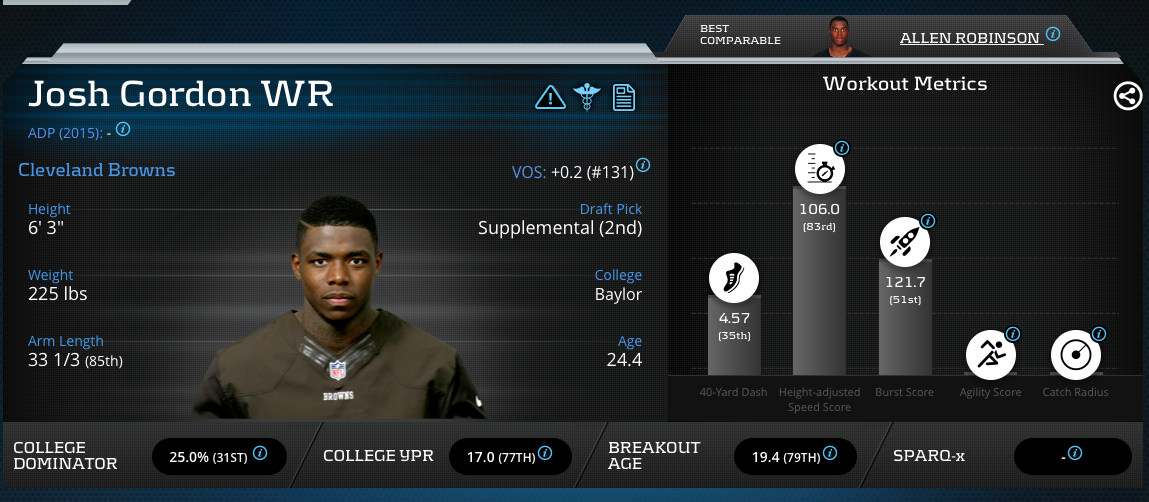Image resolution: width=1149 pixels, height=502 pixels.
Task: Show info for SPARQ-x score
Action: tap(1075, 453)
